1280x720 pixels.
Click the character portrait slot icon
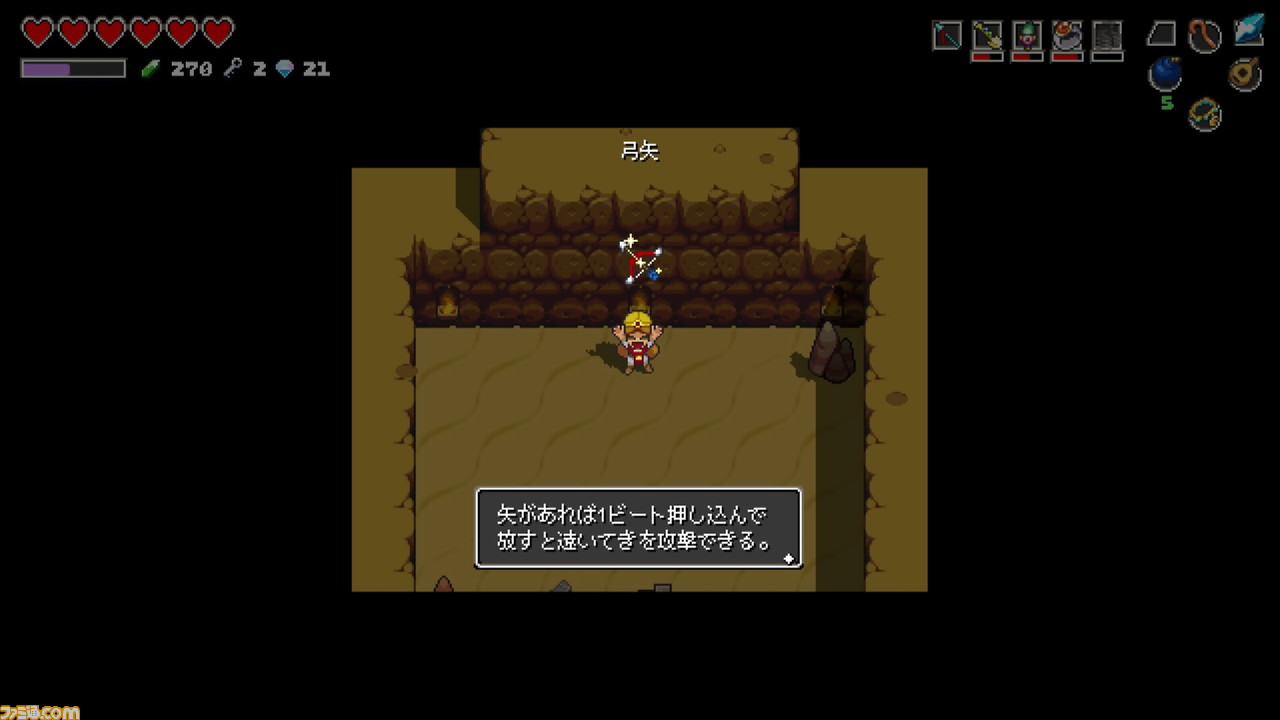click(x=1027, y=34)
